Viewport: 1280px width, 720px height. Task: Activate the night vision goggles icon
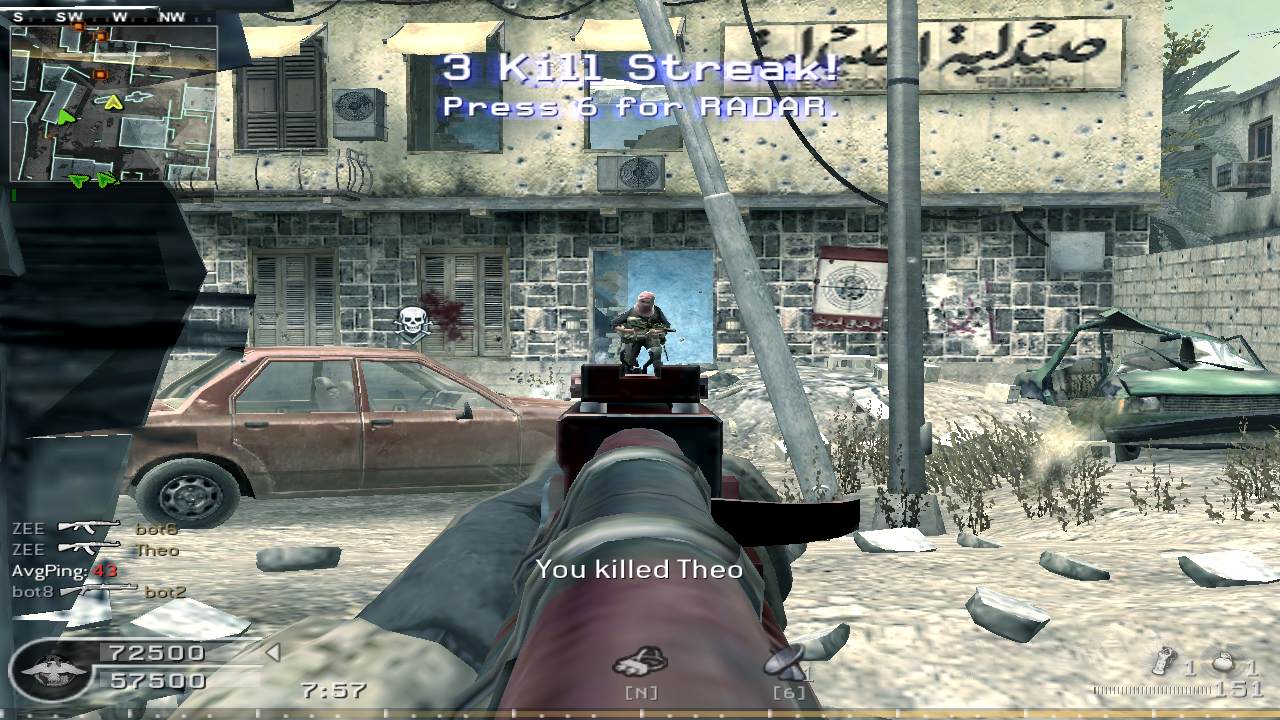(640, 661)
